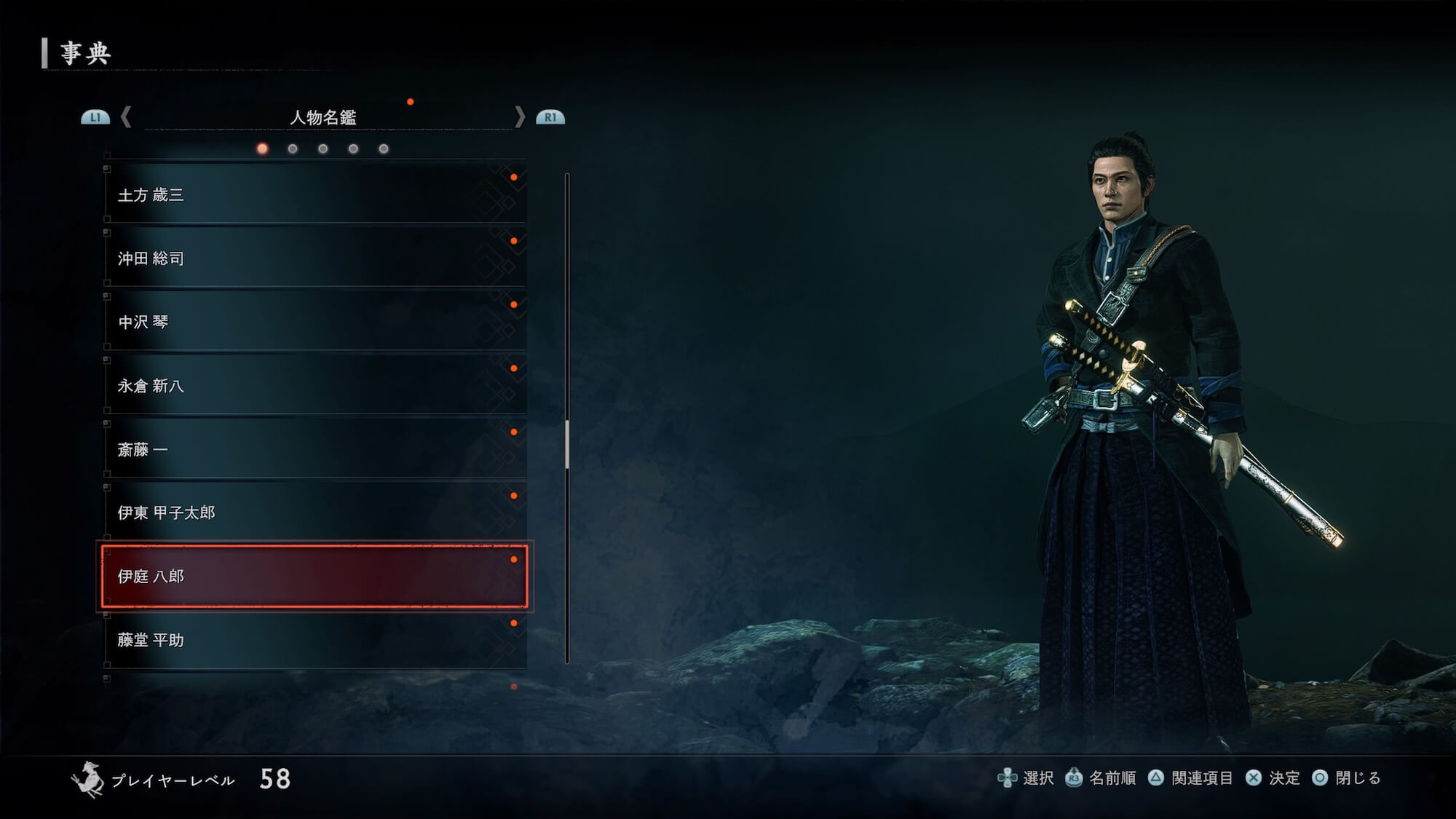The image size is (1456, 819).
Task: Go to the next encyclopedia category arrow
Action: (x=519, y=117)
